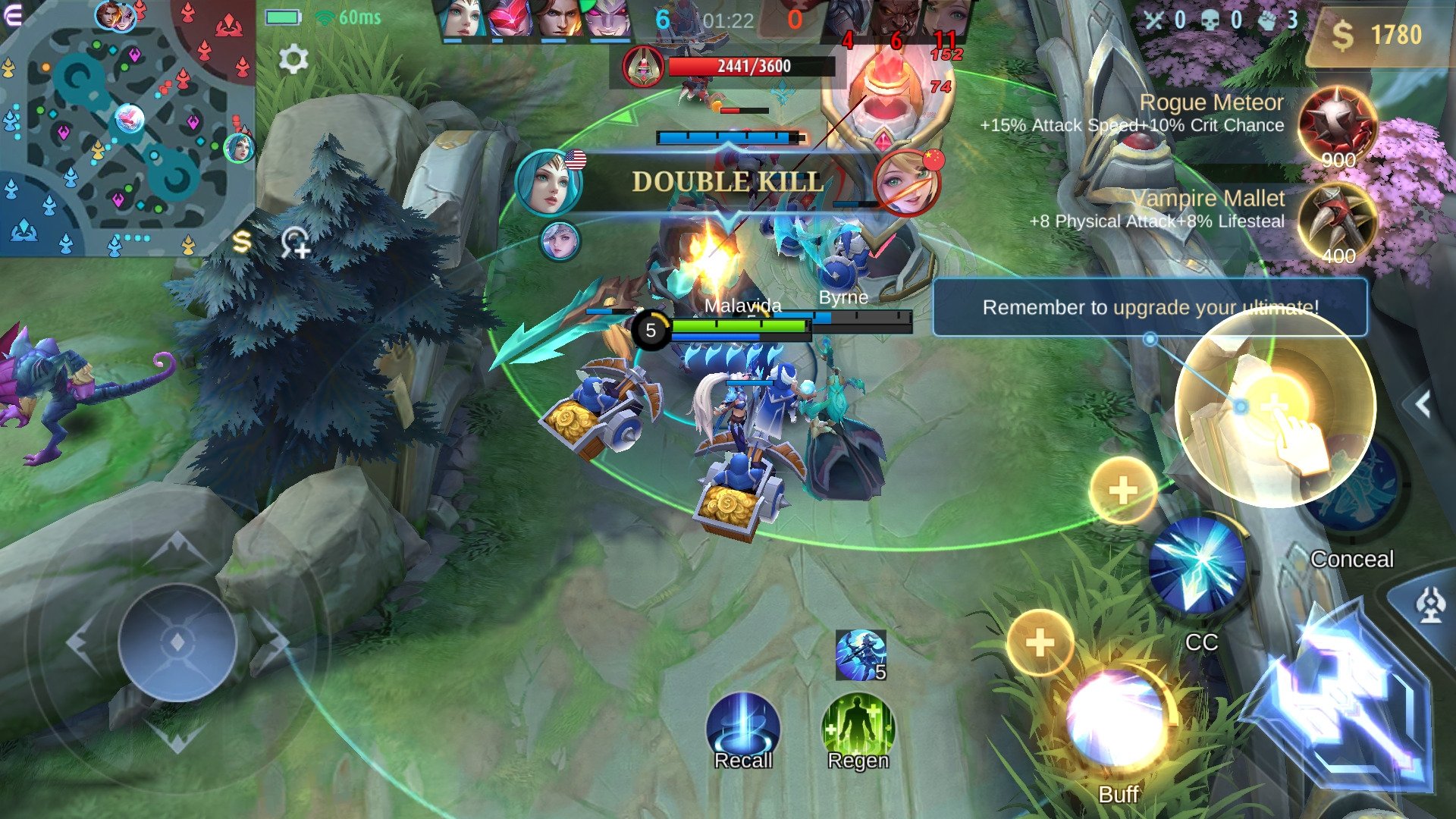Open the settings gear menu
This screenshot has width=1456, height=819.
click(x=293, y=58)
